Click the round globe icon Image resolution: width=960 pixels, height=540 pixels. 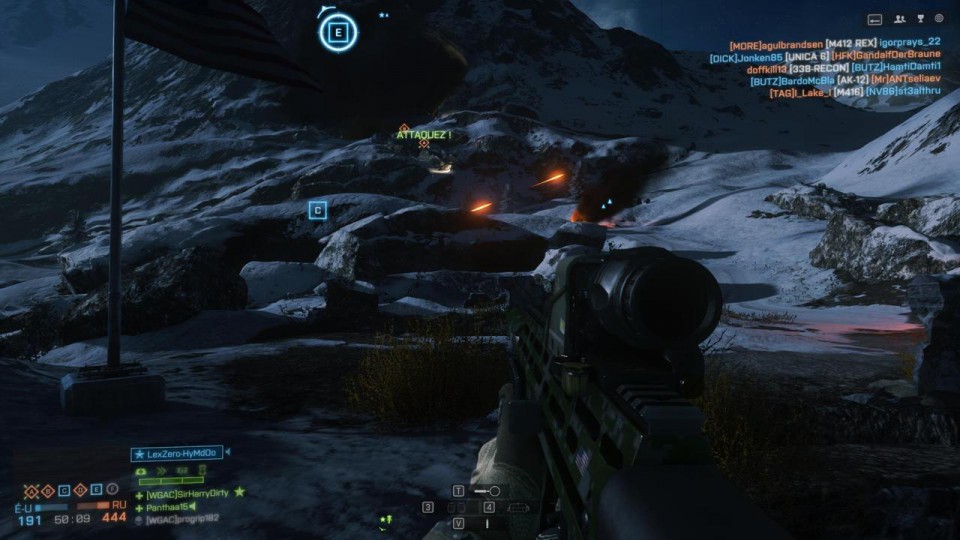tap(940, 19)
